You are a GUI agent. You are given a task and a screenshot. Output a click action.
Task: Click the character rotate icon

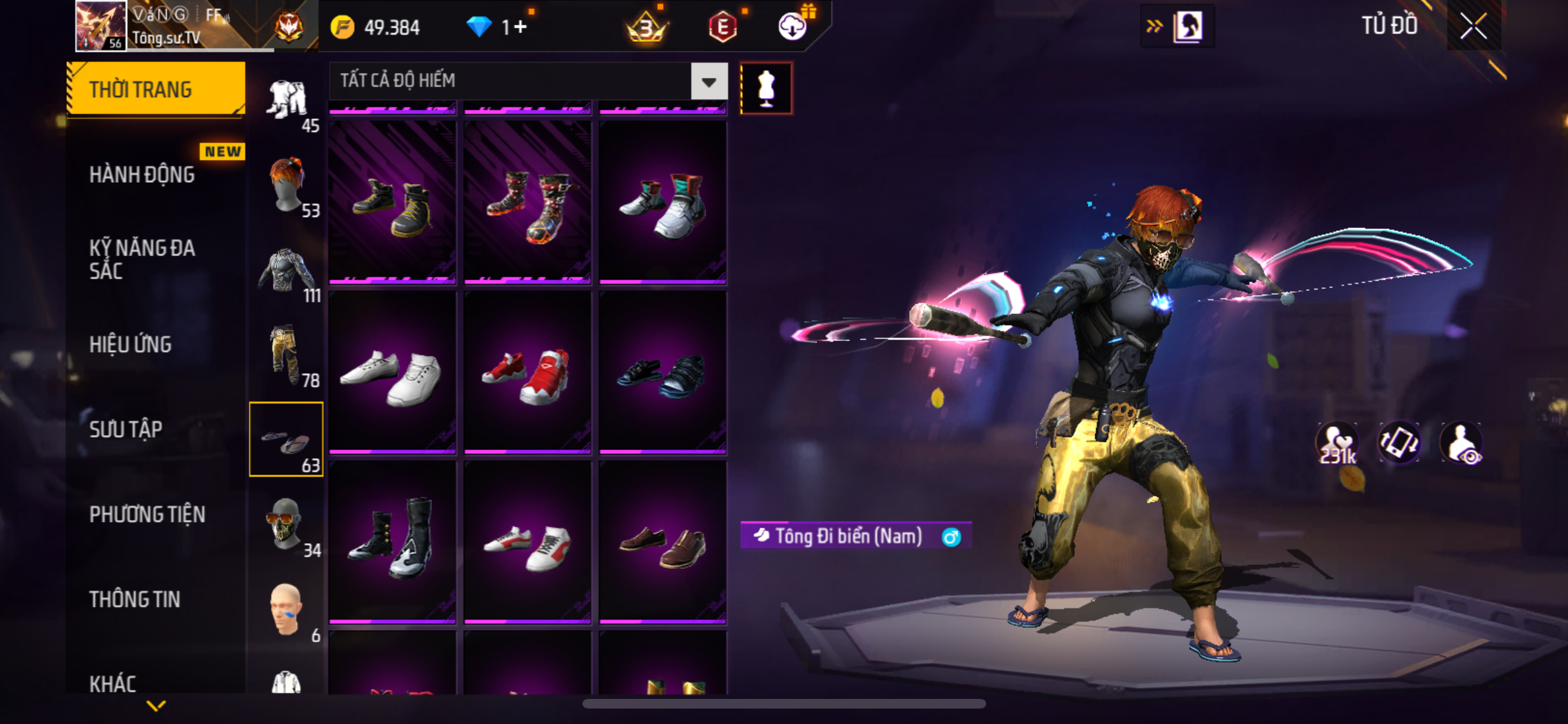coord(1399,443)
